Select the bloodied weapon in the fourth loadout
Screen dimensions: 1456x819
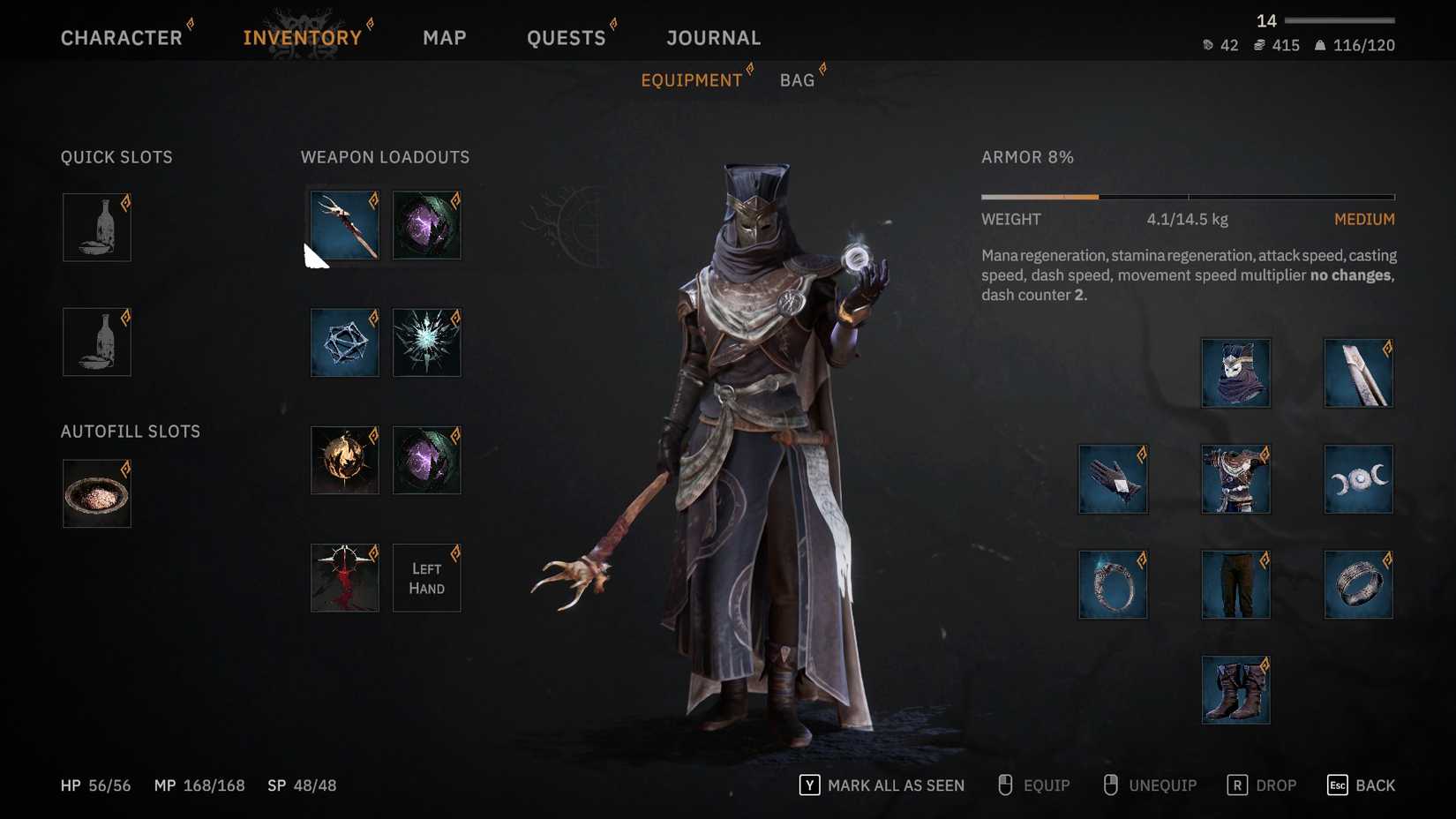344,577
